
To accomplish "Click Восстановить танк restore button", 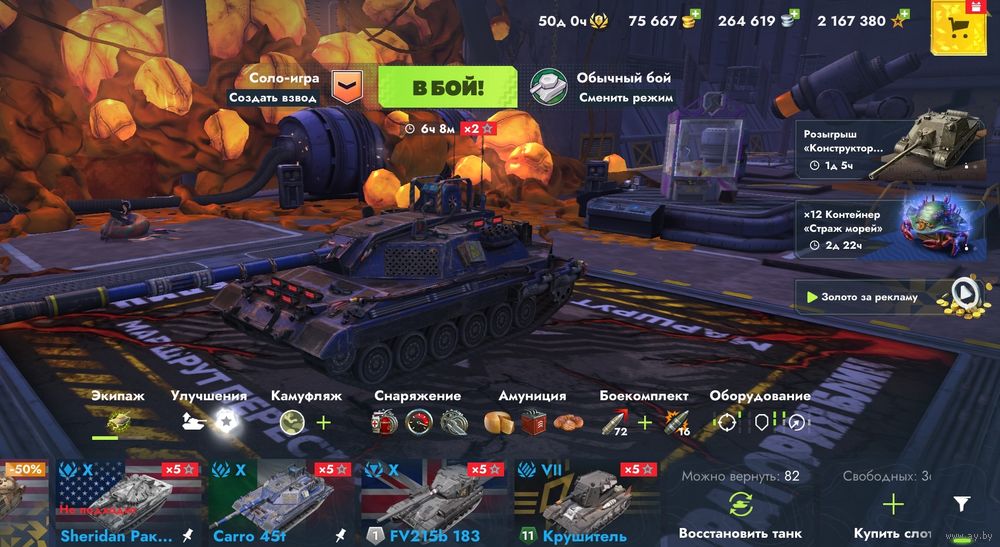I will click(x=740, y=510).
